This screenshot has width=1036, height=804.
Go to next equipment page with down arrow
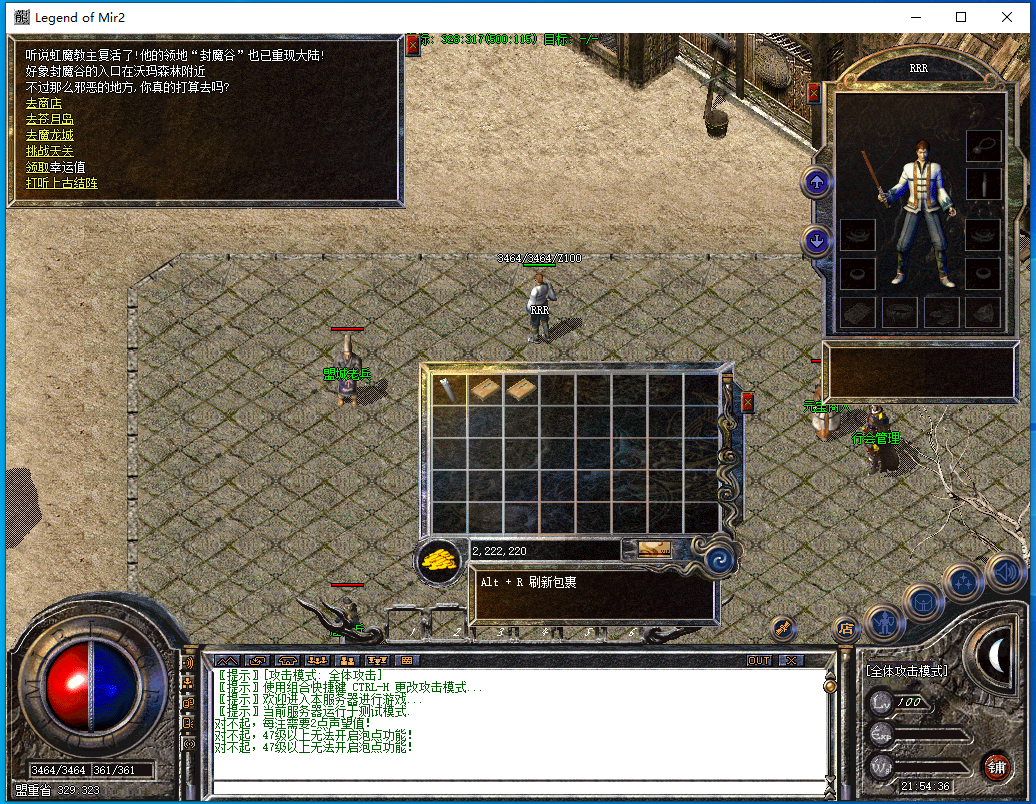click(817, 241)
